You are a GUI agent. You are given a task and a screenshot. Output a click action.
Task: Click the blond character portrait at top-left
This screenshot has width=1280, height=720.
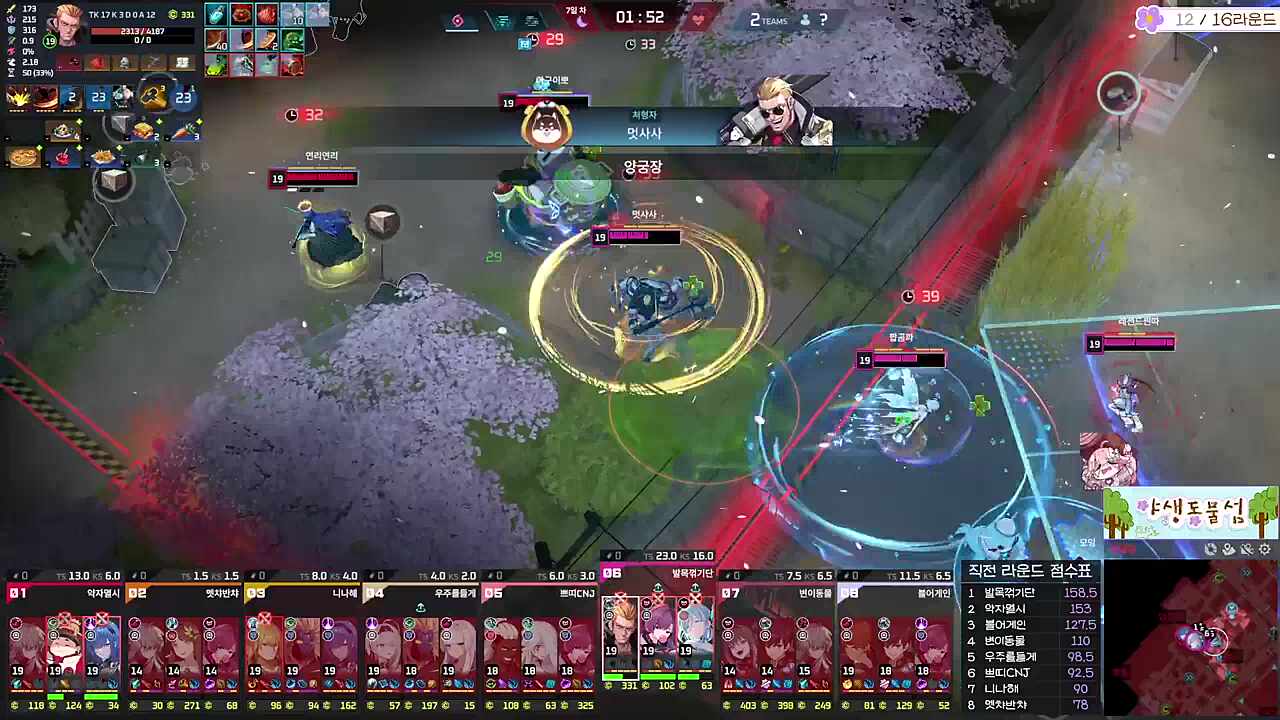(x=66, y=26)
